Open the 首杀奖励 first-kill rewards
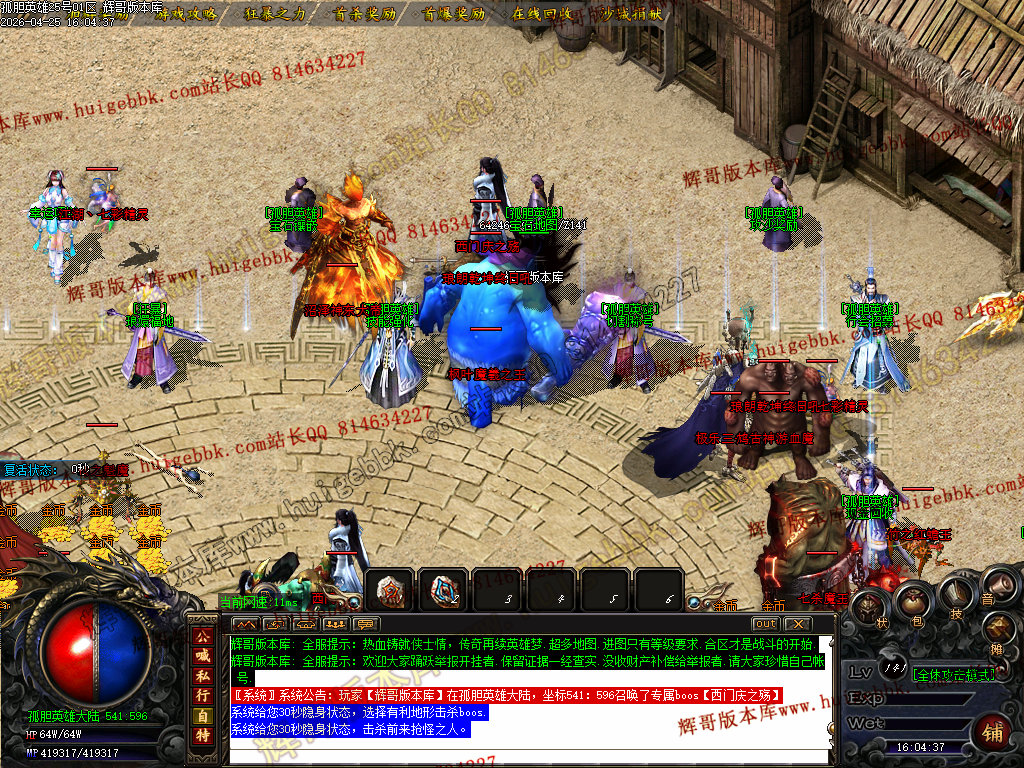The image size is (1024, 768). (x=364, y=14)
